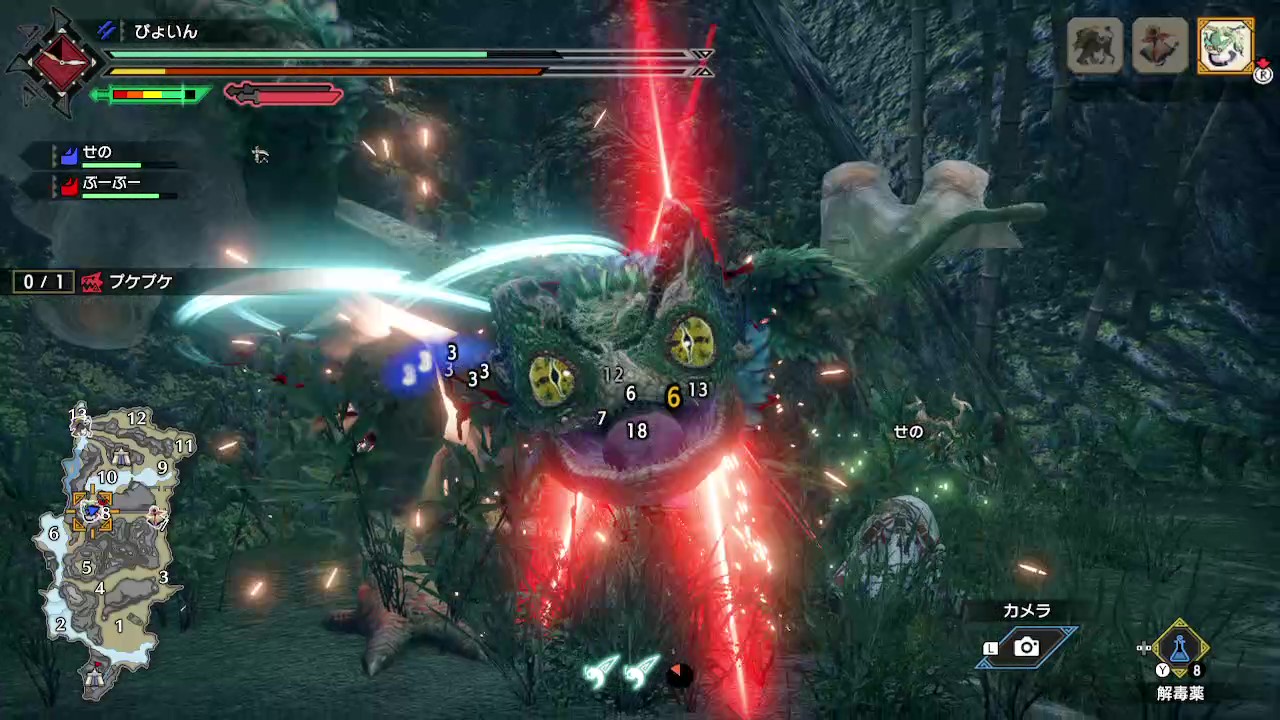1280x720 pixels.
Task: Select party member せの in the list
Action: point(98,154)
